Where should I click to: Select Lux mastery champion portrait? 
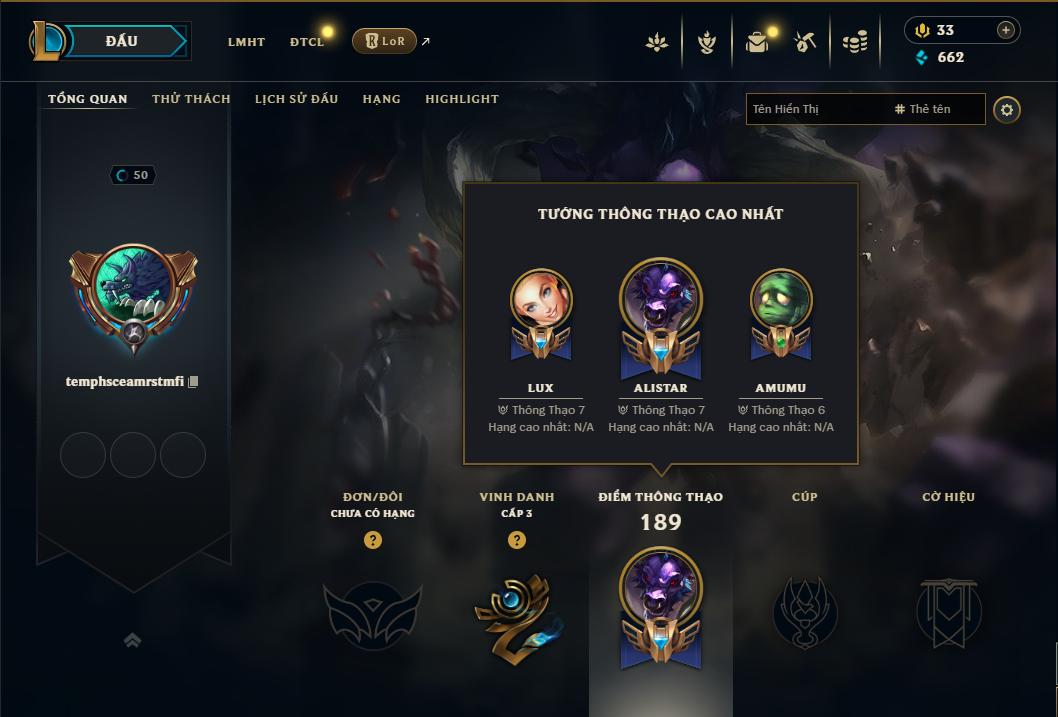(541, 300)
